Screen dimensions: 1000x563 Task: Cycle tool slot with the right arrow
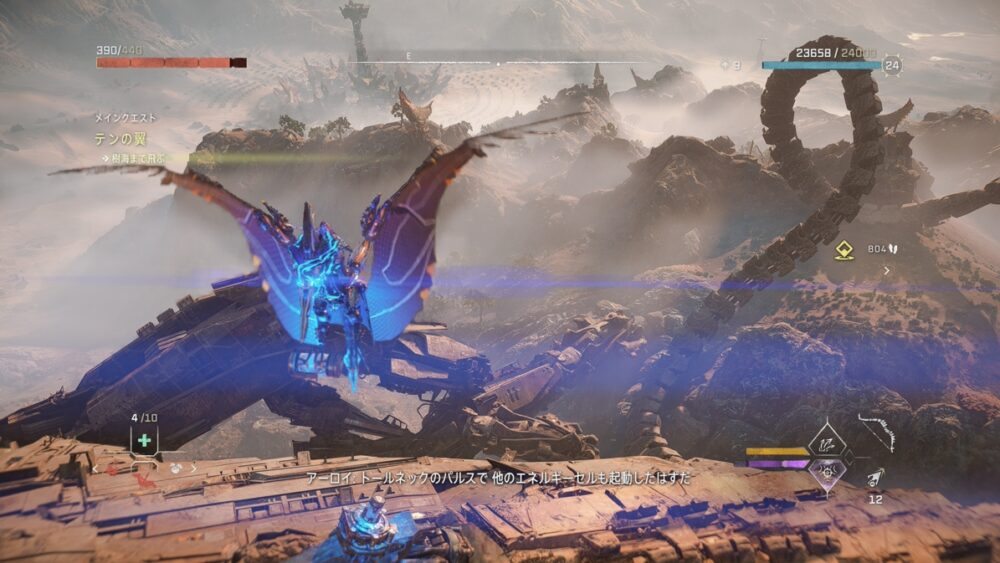(x=193, y=467)
